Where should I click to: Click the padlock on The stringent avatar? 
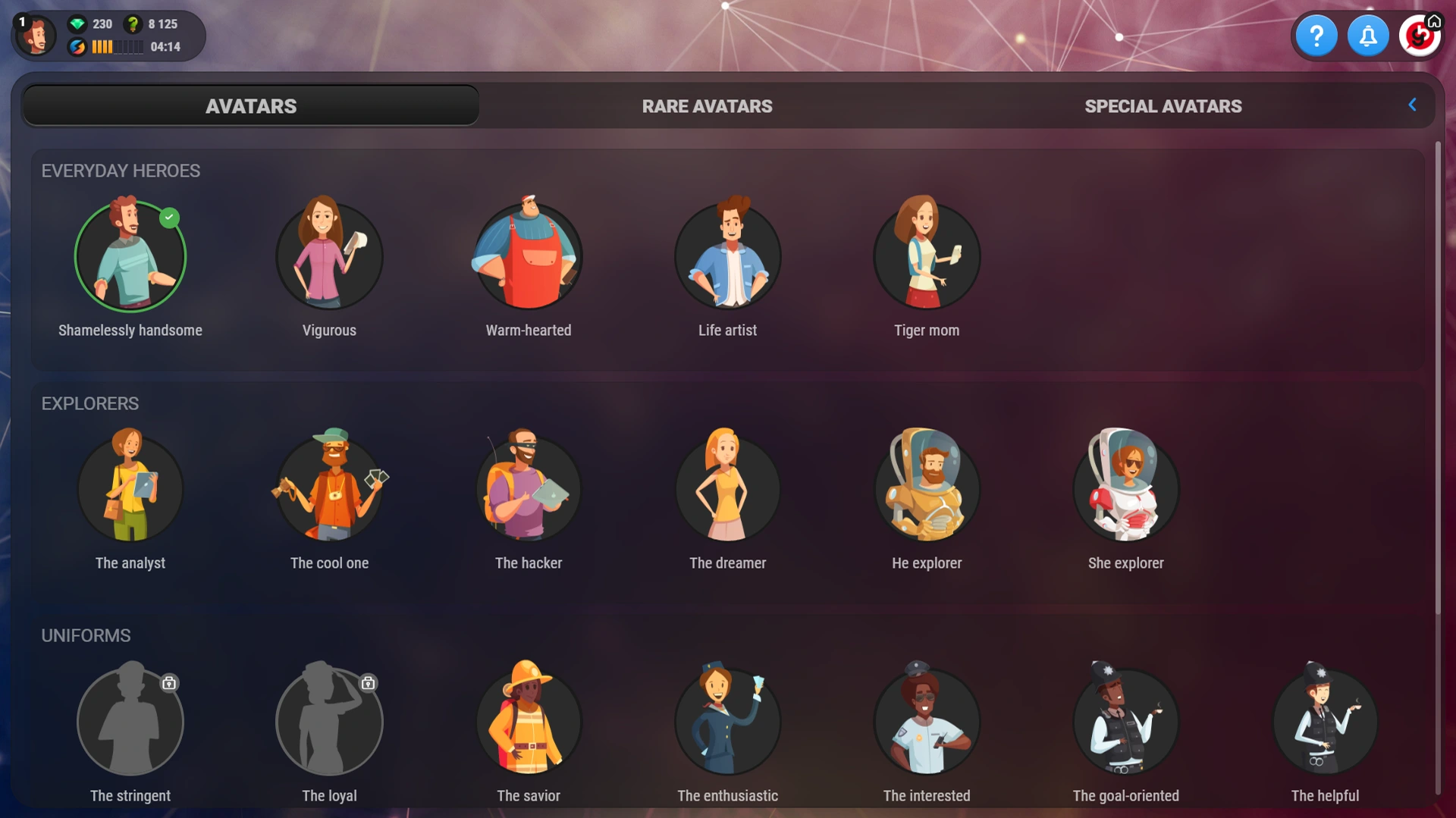coord(168,683)
